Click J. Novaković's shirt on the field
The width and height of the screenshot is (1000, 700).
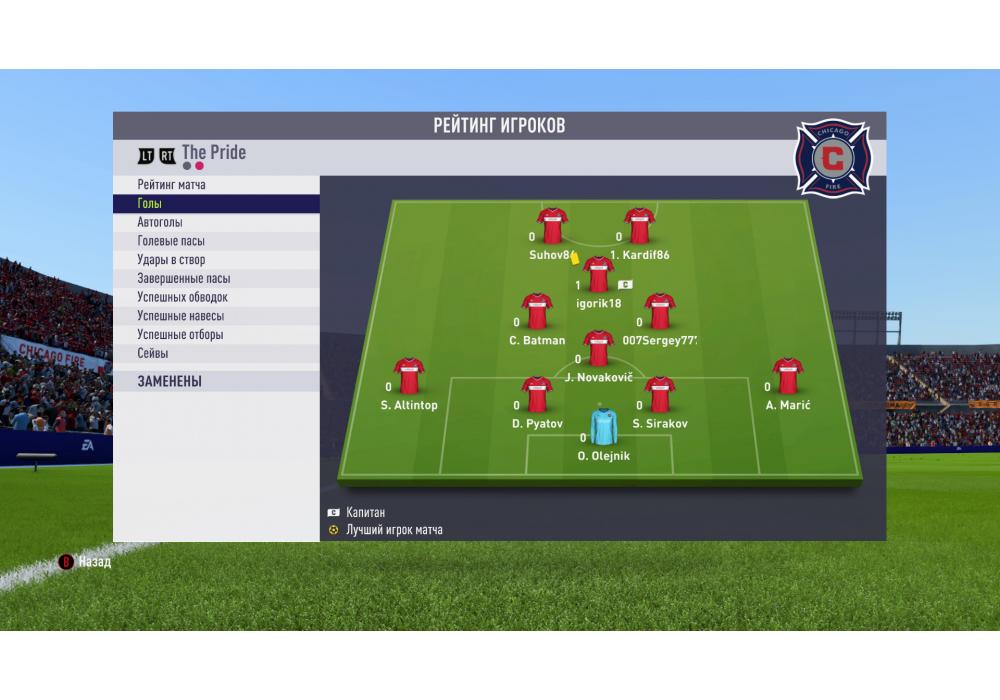click(x=598, y=349)
